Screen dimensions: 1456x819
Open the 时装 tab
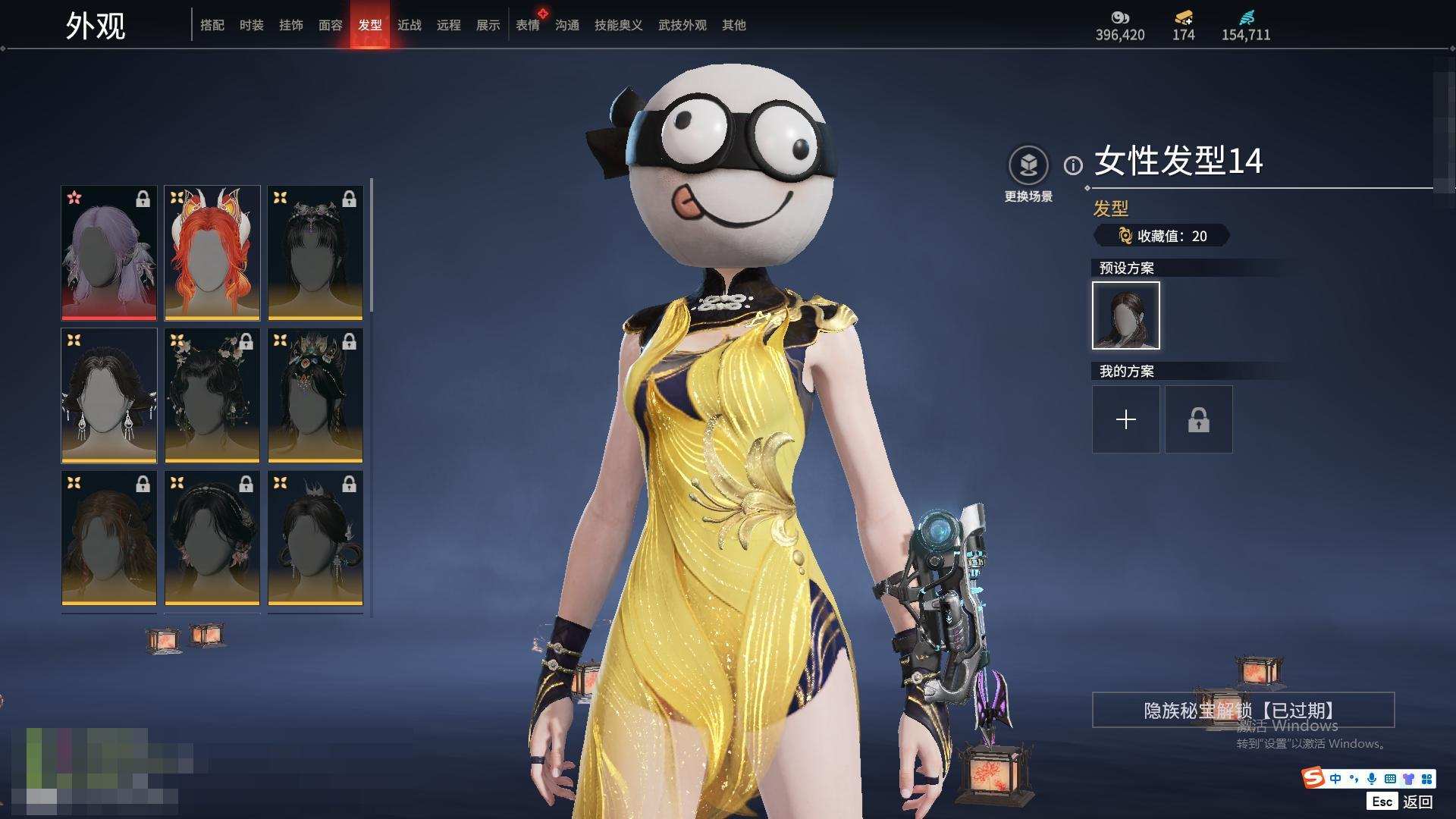tap(251, 25)
